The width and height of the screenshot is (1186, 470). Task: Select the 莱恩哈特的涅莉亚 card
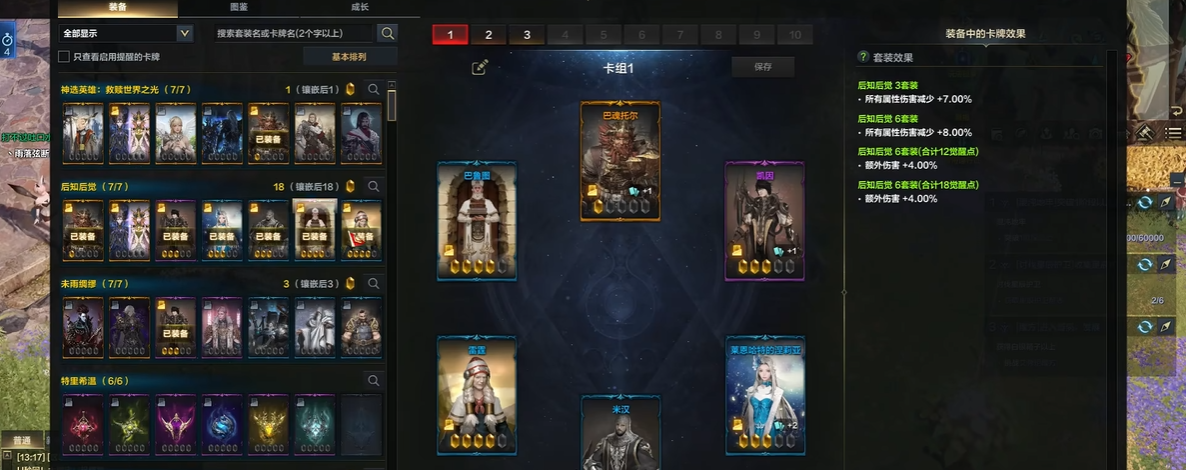click(765, 394)
